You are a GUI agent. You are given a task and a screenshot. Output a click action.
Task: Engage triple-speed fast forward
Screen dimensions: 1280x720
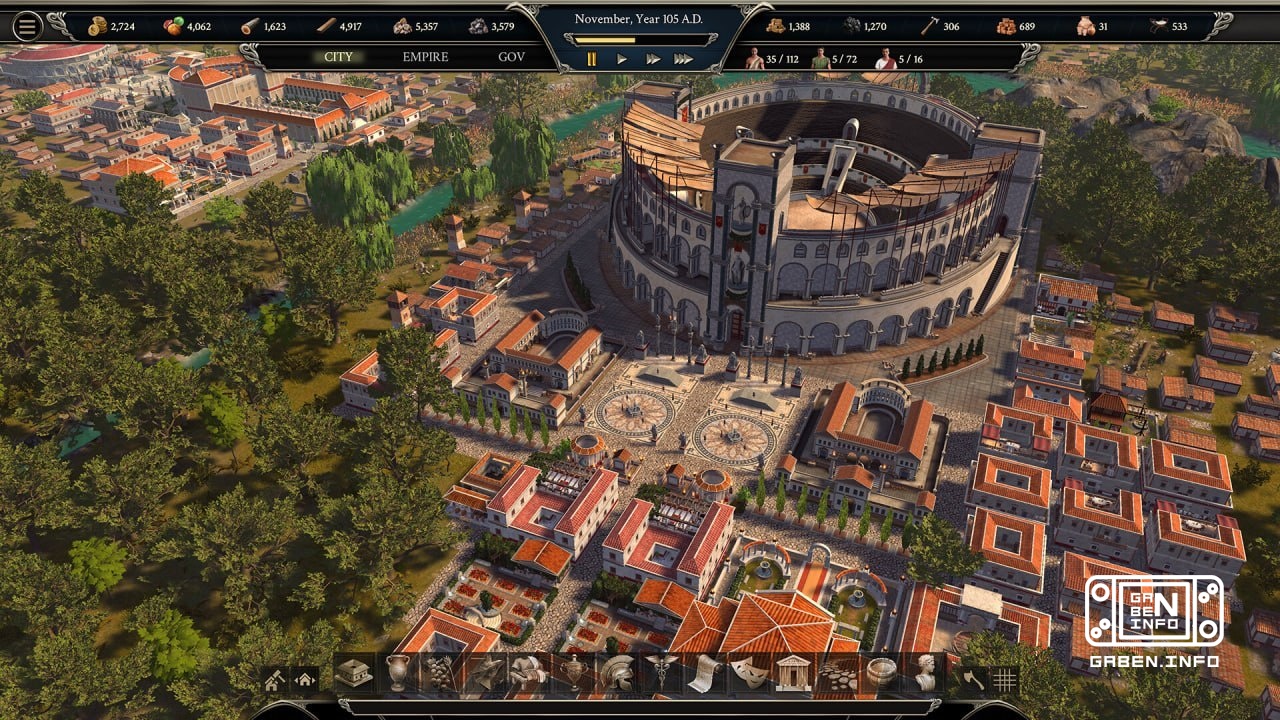click(683, 58)
